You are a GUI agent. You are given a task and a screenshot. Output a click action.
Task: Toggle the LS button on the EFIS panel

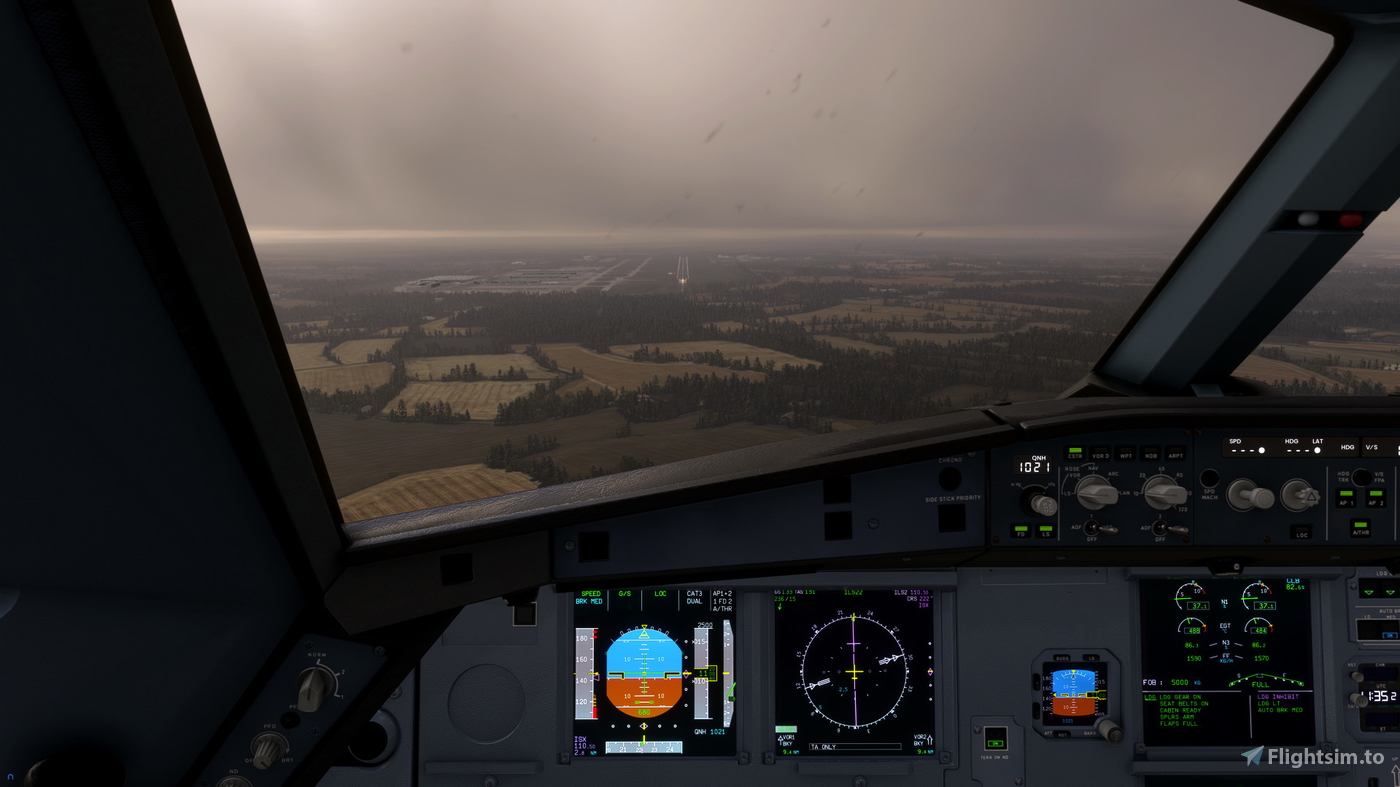coord(1046,530)
